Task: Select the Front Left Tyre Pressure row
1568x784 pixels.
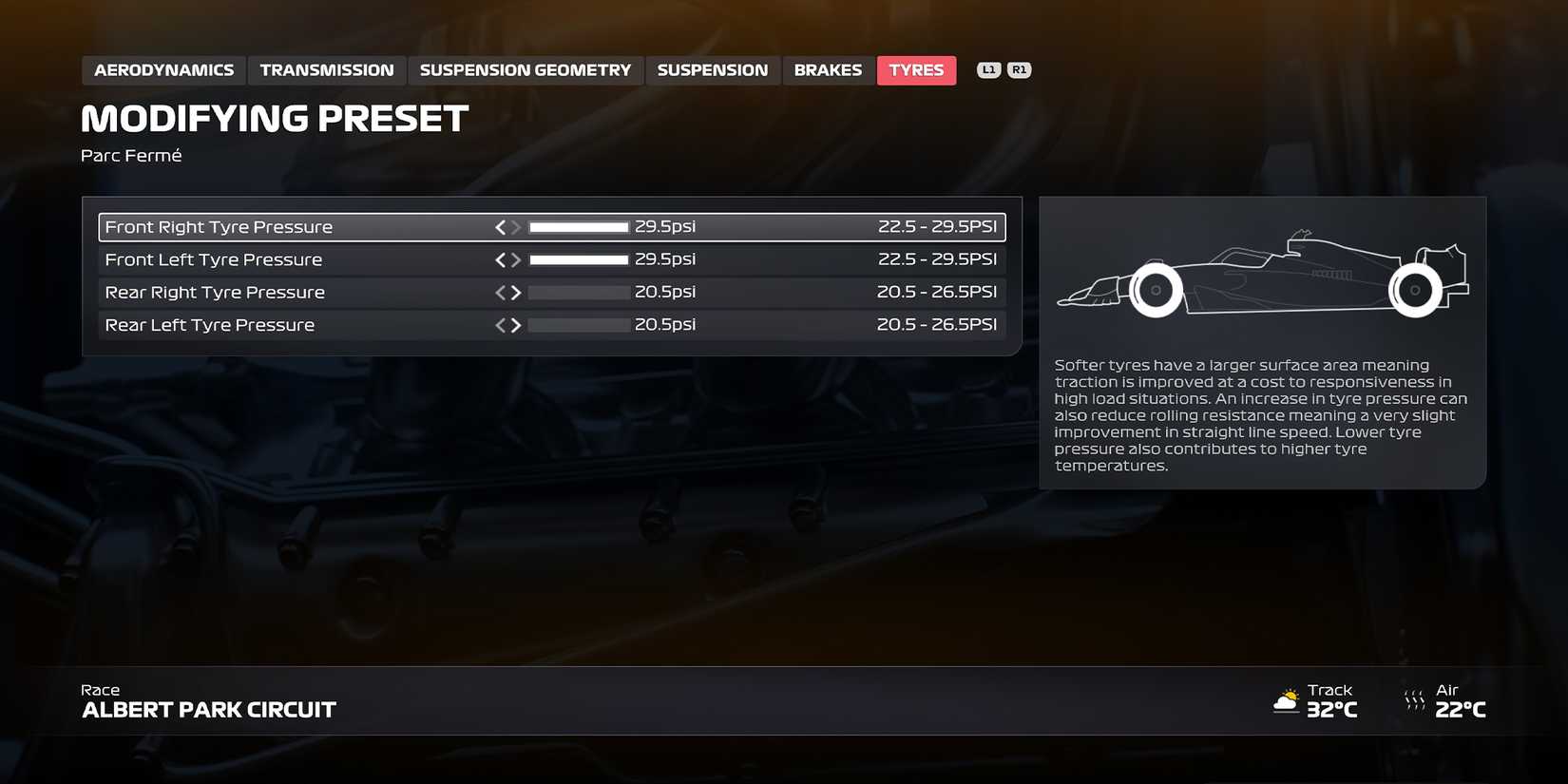Action: pyautogui.click(x=285, y=259)
